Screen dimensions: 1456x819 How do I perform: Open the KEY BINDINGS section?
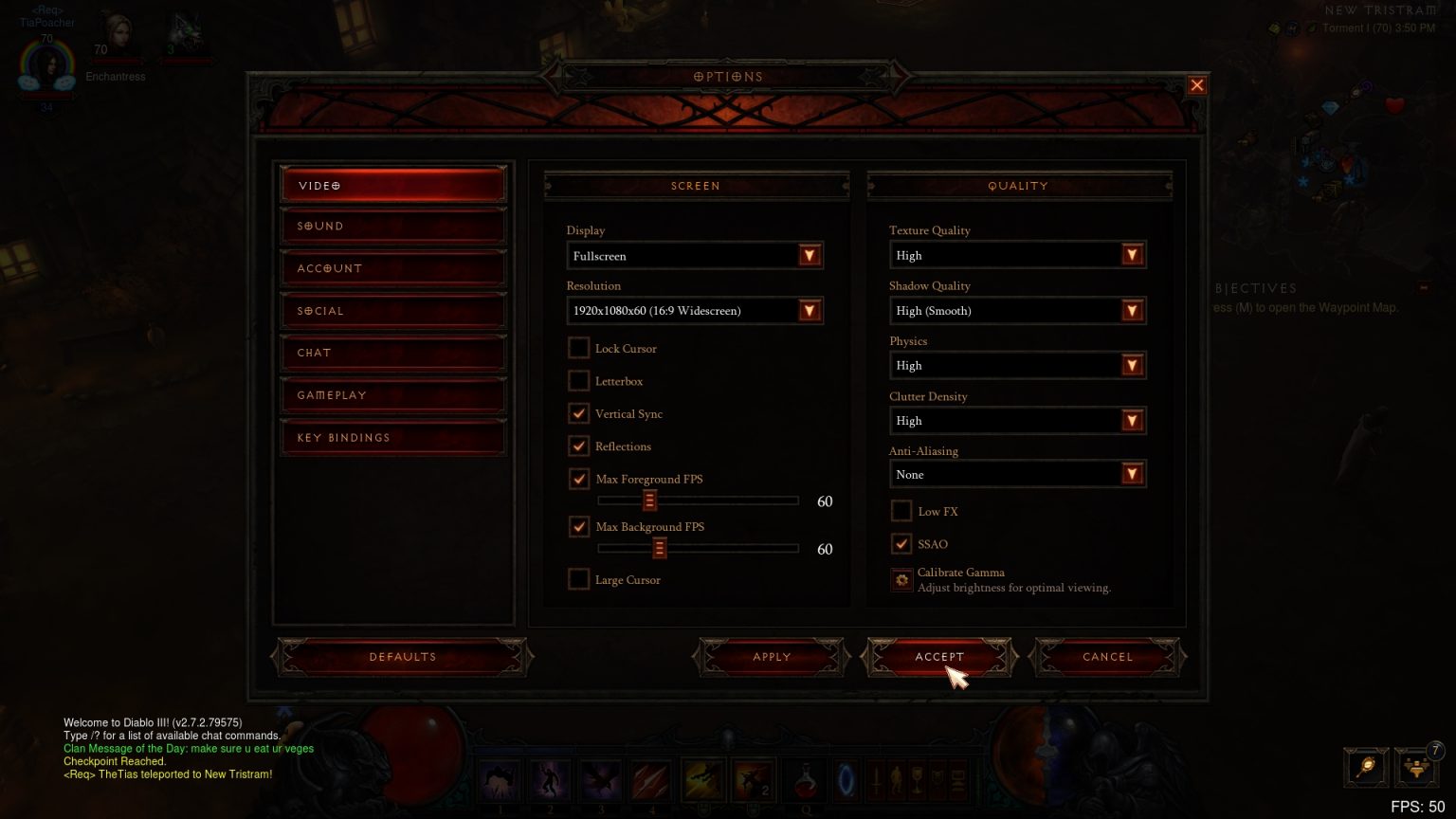392,437
